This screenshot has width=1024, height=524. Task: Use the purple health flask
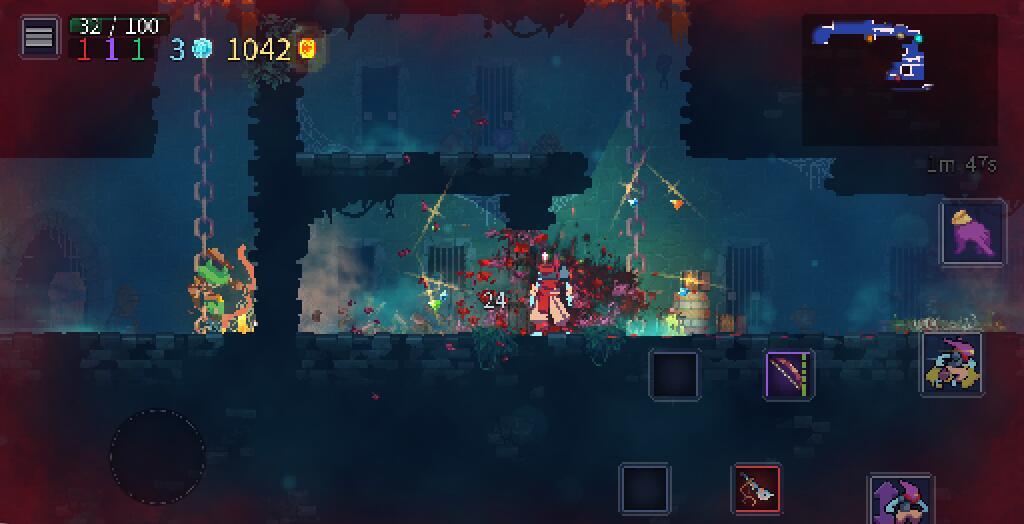[x=972, y=232]
